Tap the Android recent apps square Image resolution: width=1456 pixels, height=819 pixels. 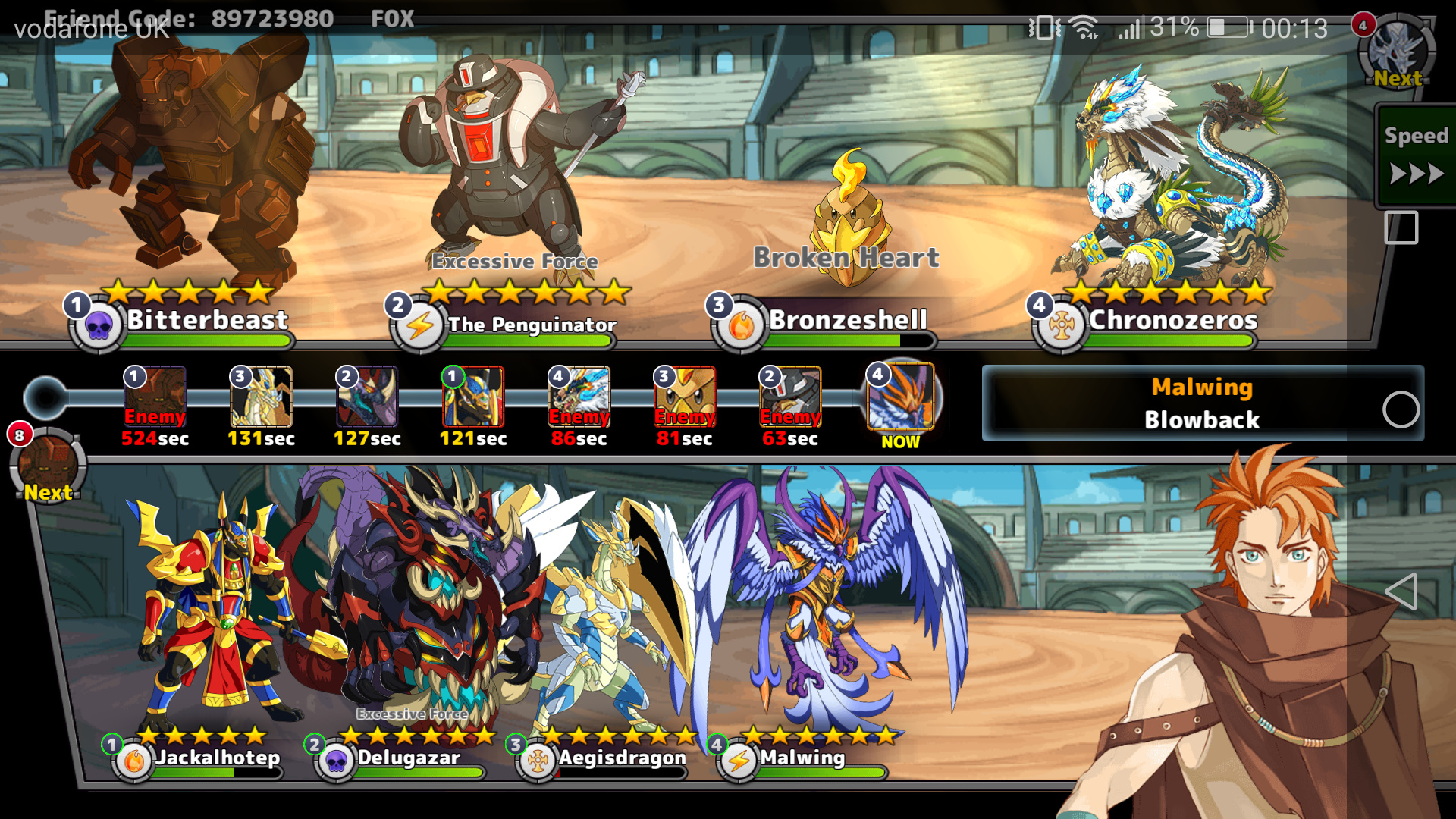click(x=1401, y=227)
